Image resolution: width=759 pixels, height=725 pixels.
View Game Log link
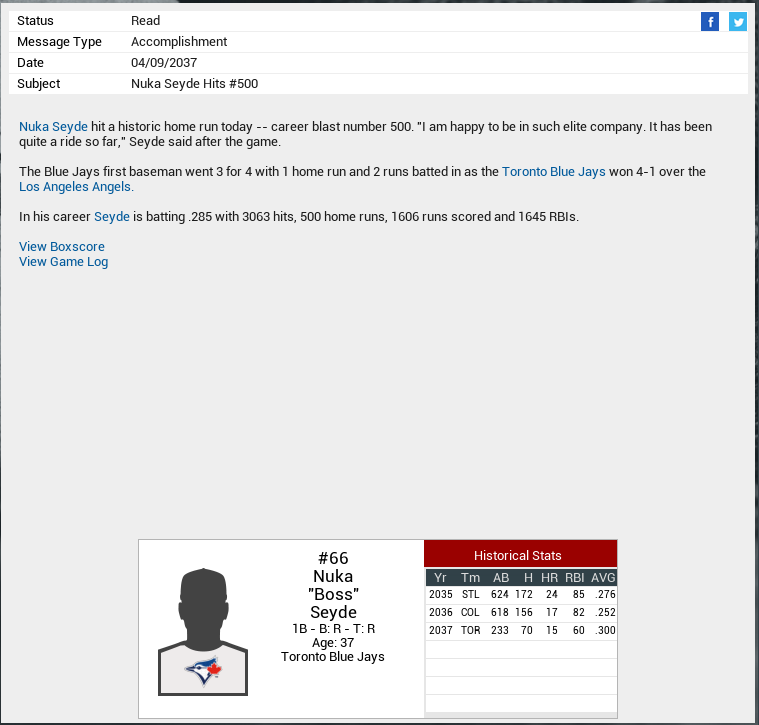click(64, 262)
